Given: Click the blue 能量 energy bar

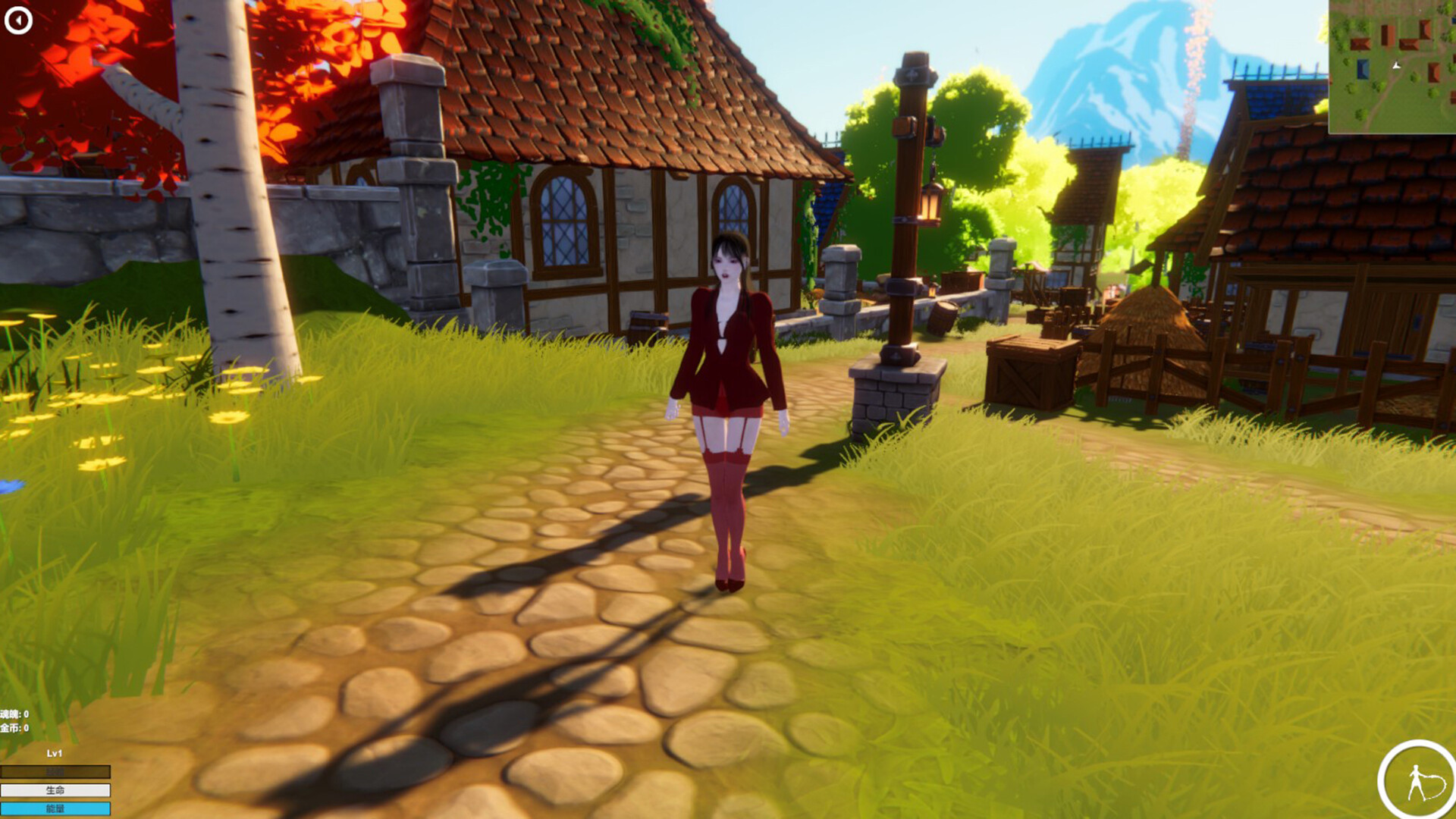Looking at the screenshot, I should click(55, 807).
